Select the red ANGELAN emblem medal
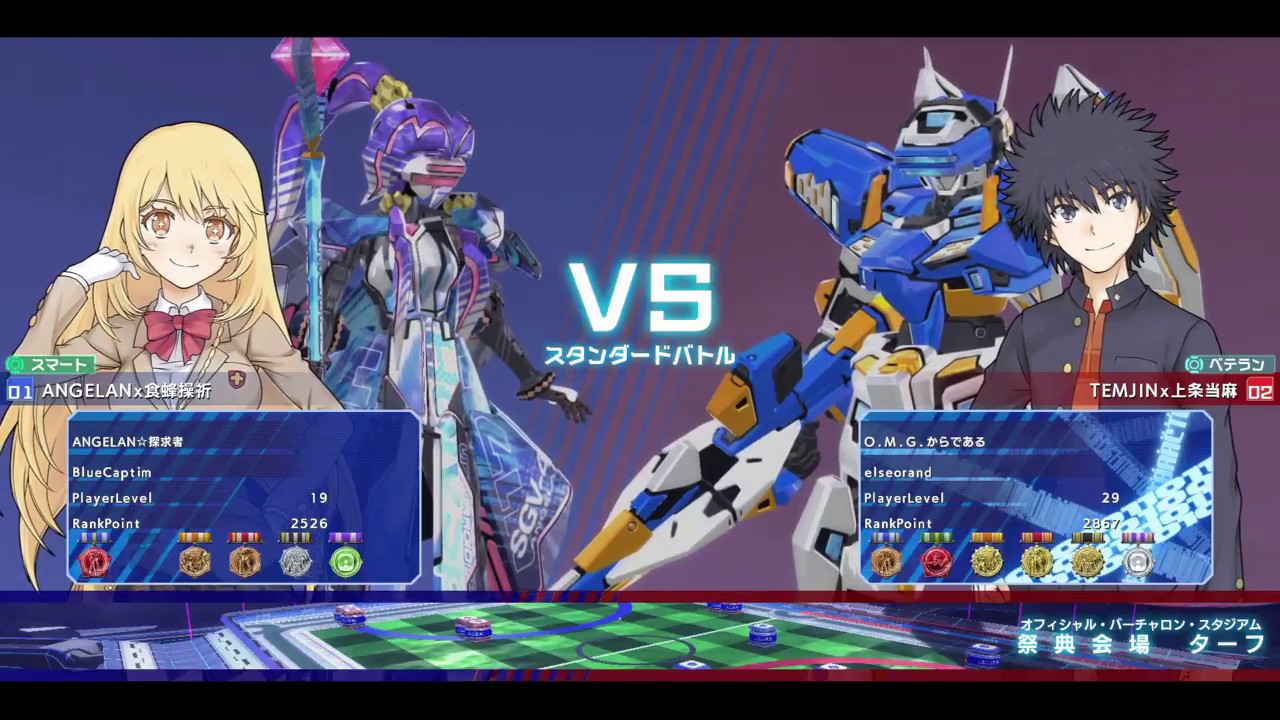1280x720 pixels. click(95, 562)
